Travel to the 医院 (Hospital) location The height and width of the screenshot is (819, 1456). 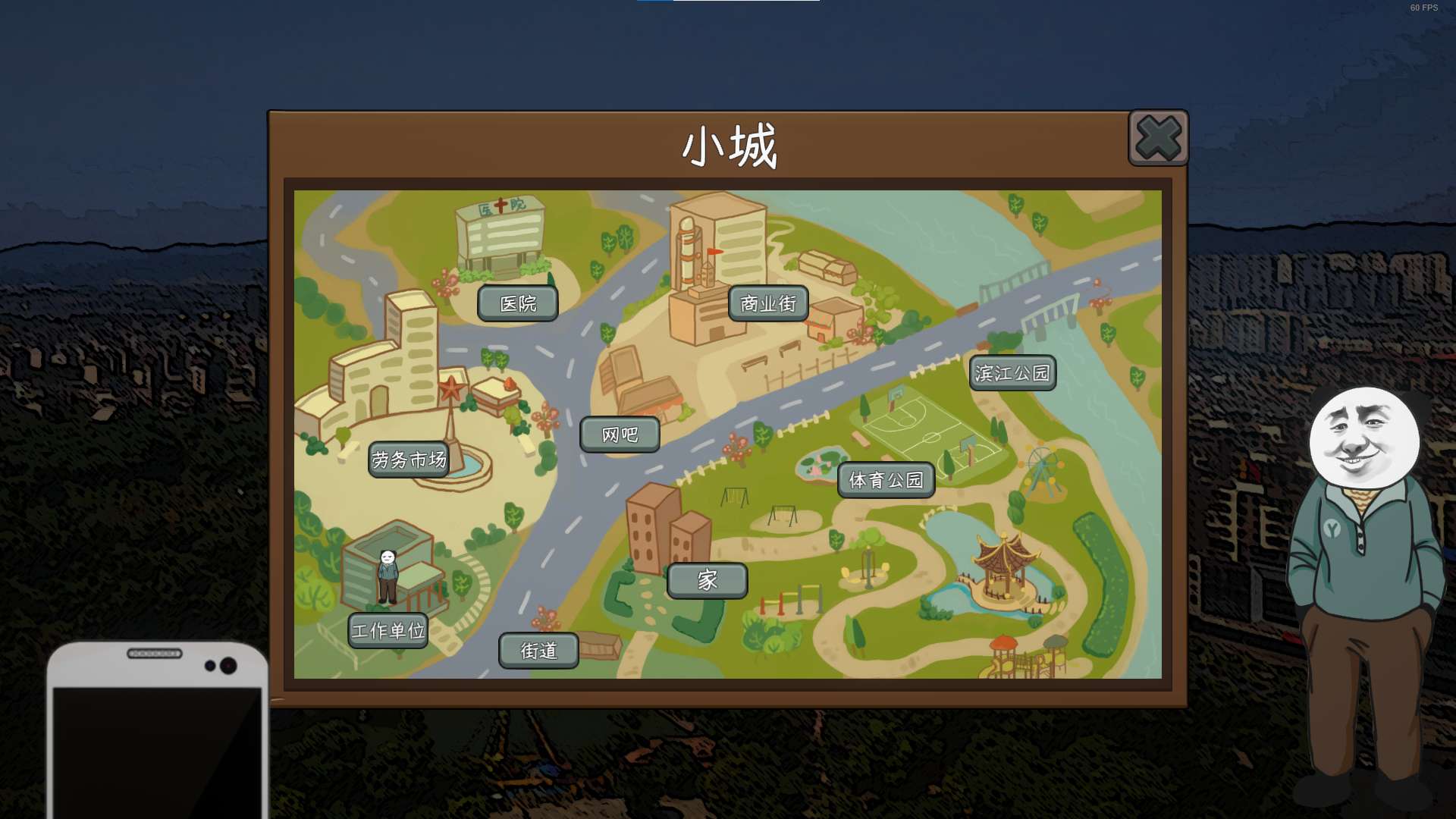(518, 303)
